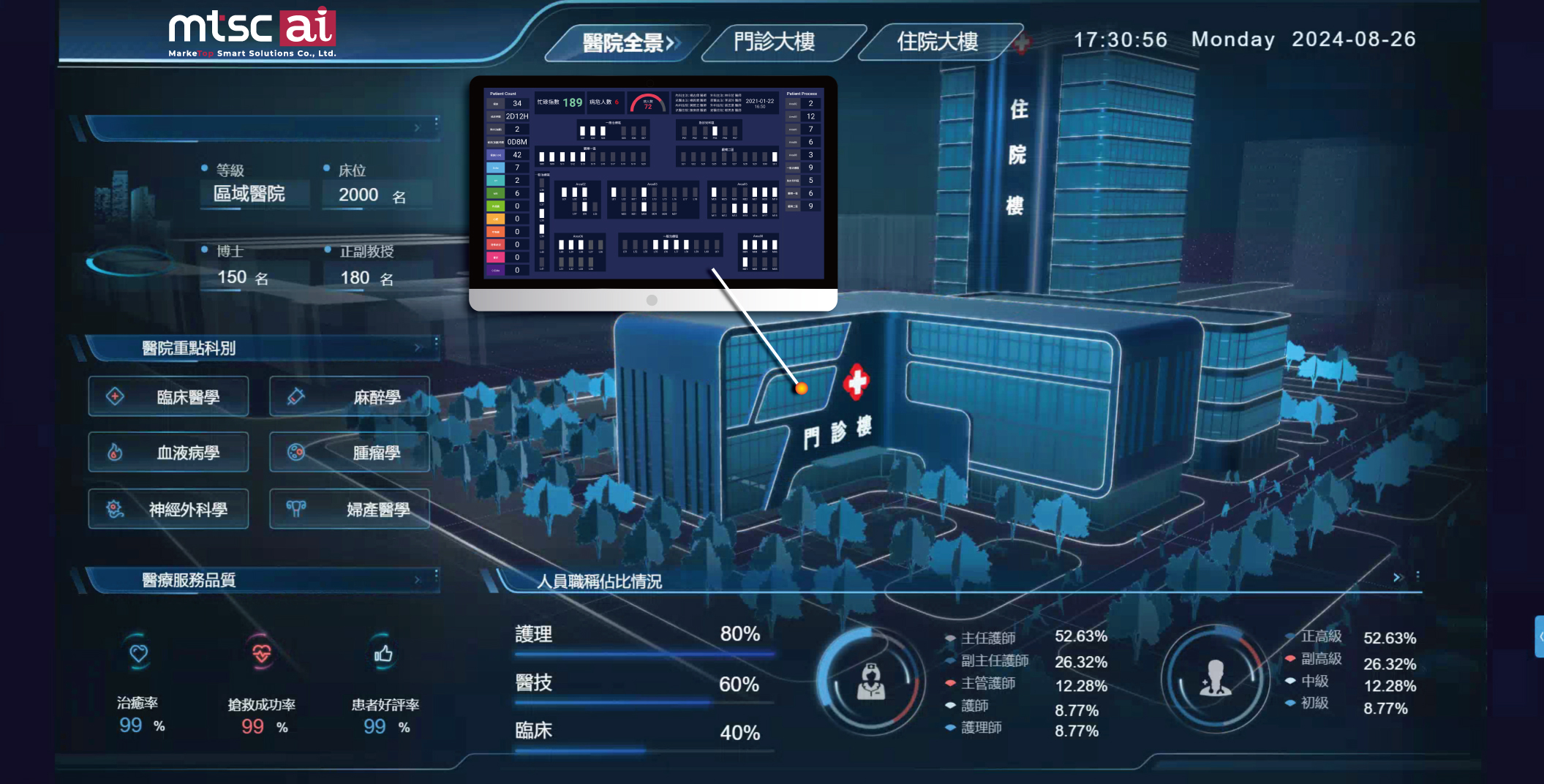
Task: Click the syringe icon for 麻醉學
Action: coord(295,396)
